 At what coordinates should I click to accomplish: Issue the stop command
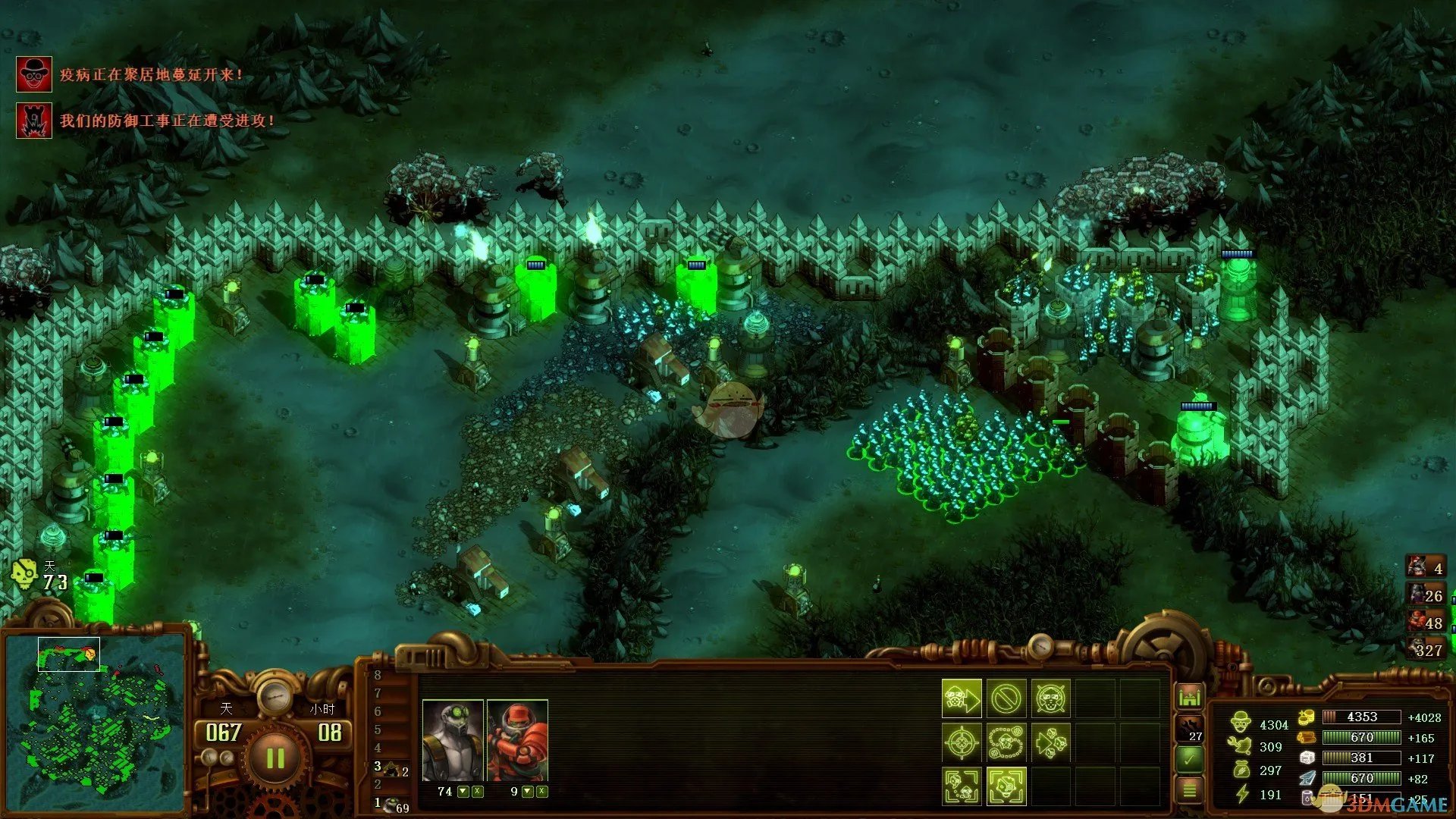[x=1006, y=698]
